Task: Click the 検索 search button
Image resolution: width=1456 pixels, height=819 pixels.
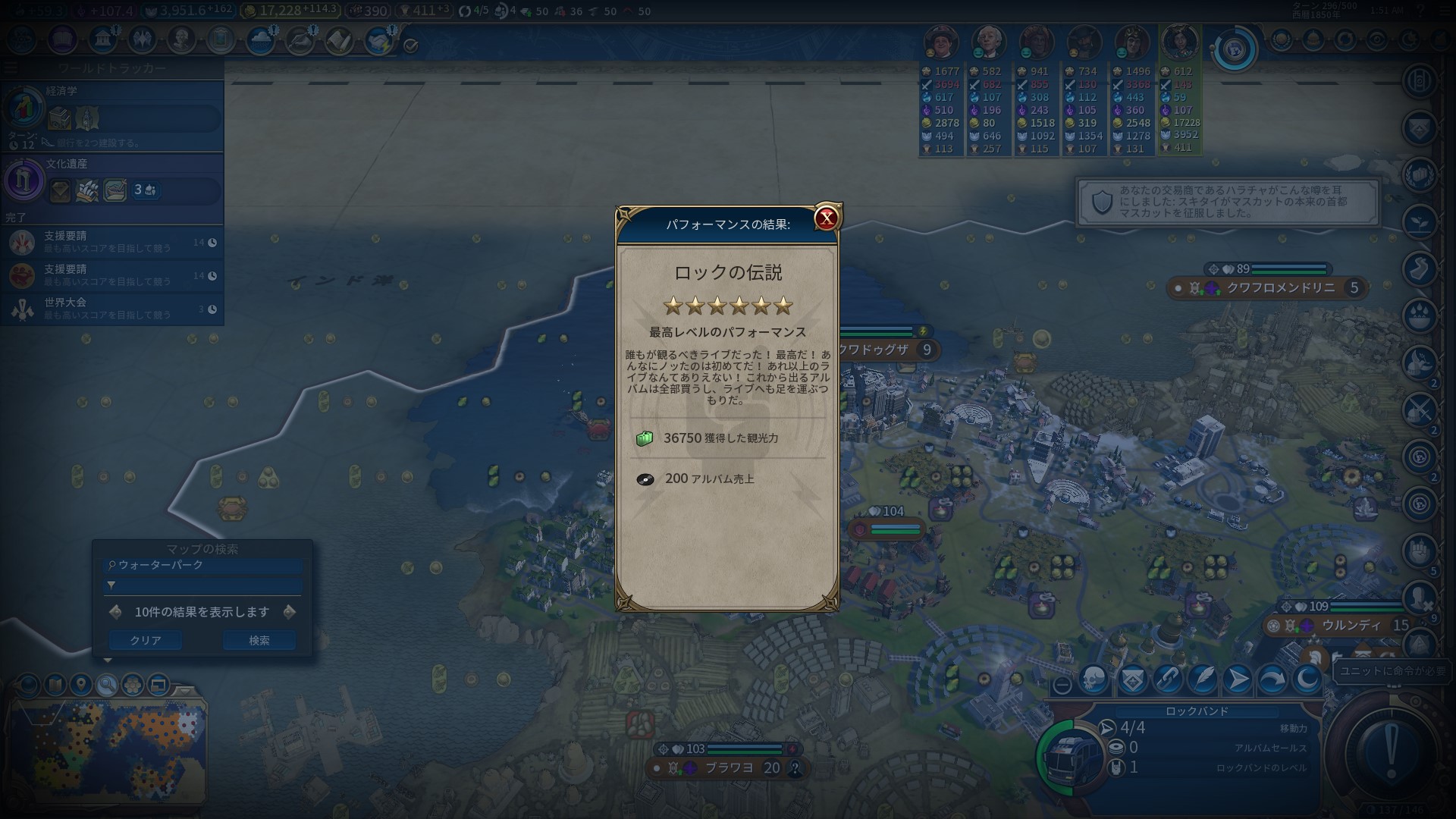Action: click(x=259, y=641)
